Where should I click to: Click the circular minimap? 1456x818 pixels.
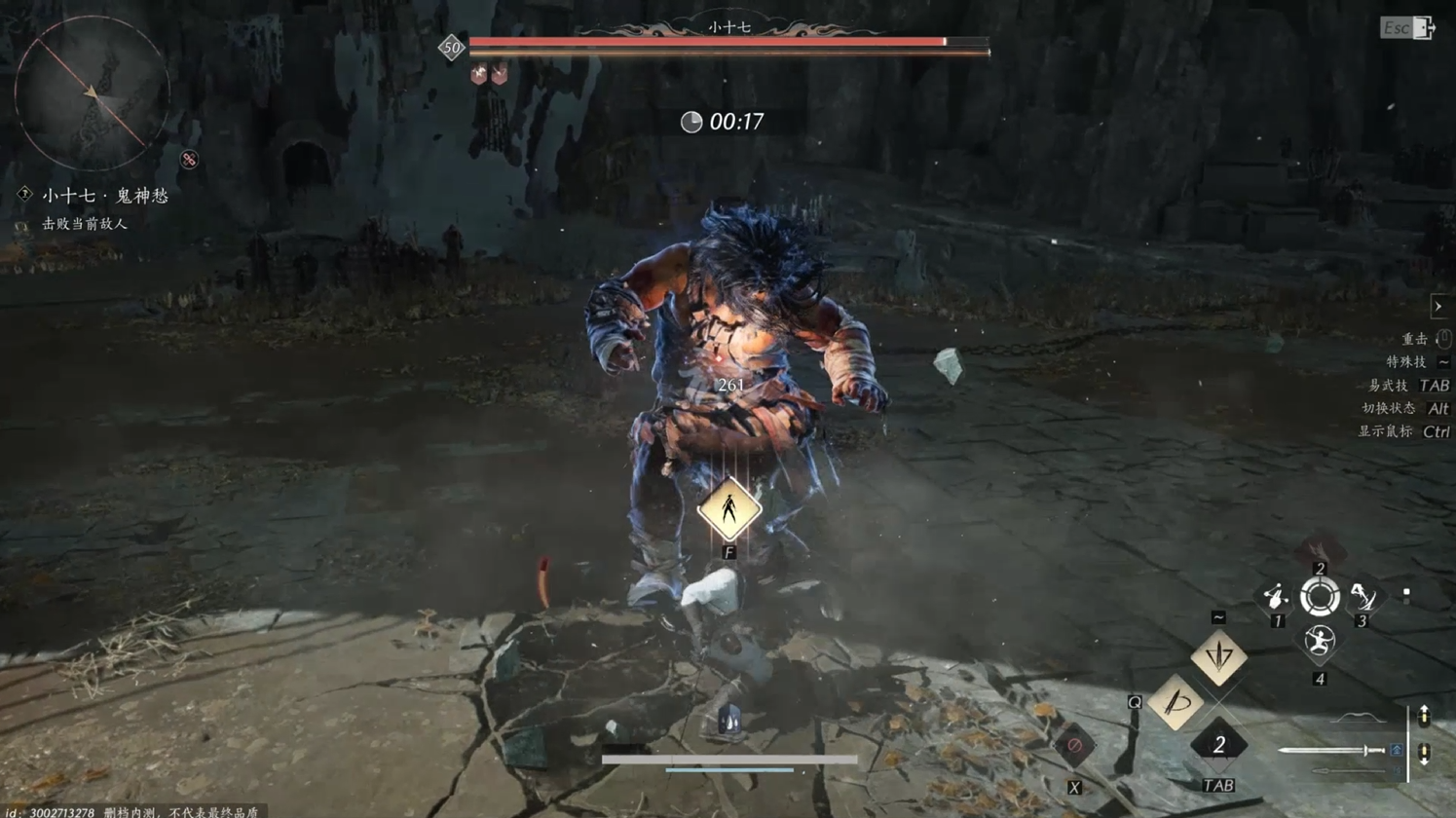(92, 93)
